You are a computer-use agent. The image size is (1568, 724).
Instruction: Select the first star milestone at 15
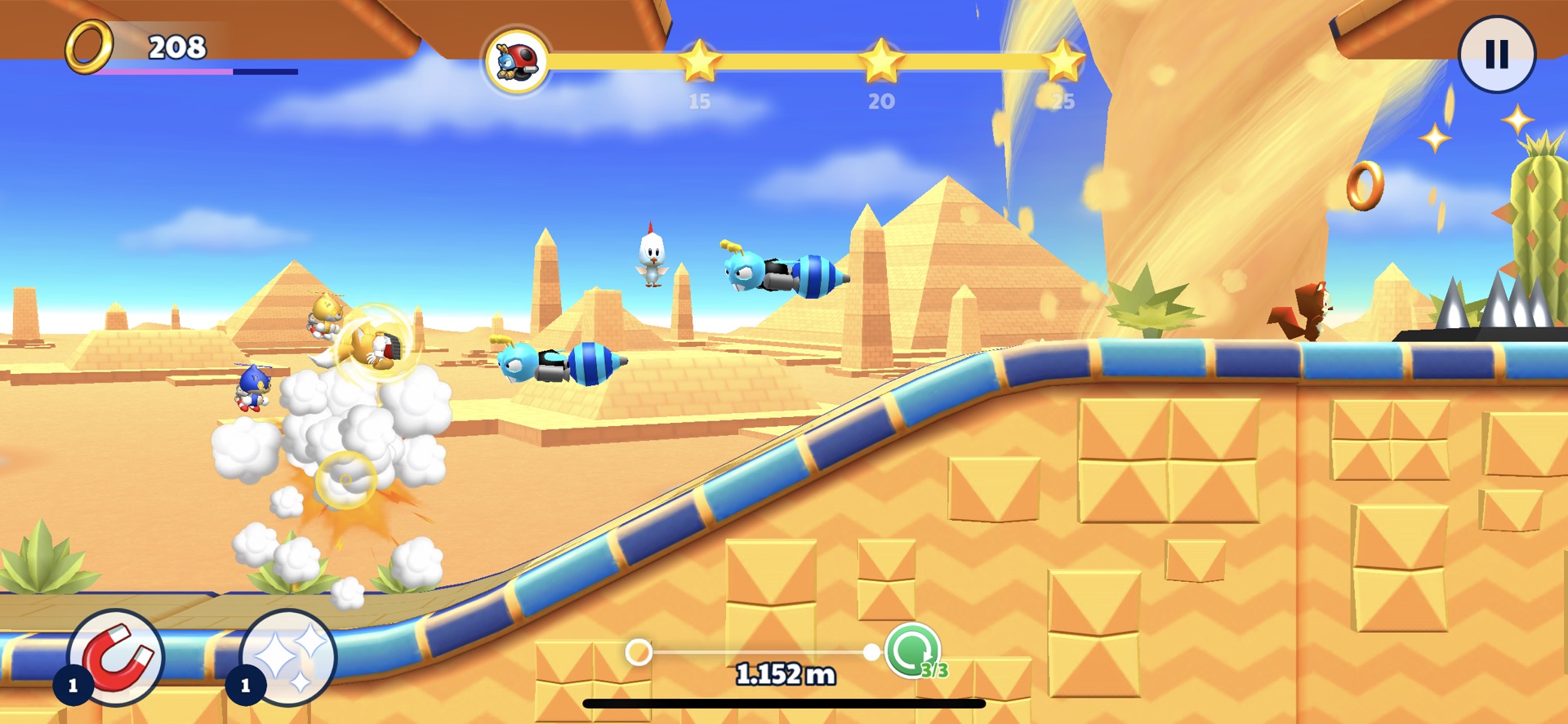pyautogui.click(x=701, y=60)
